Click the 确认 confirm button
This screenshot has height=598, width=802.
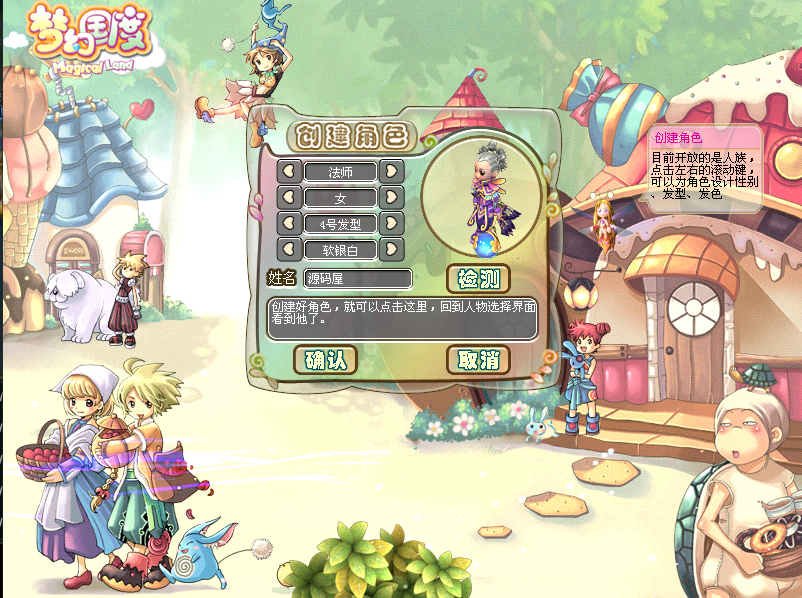[326, 359]
